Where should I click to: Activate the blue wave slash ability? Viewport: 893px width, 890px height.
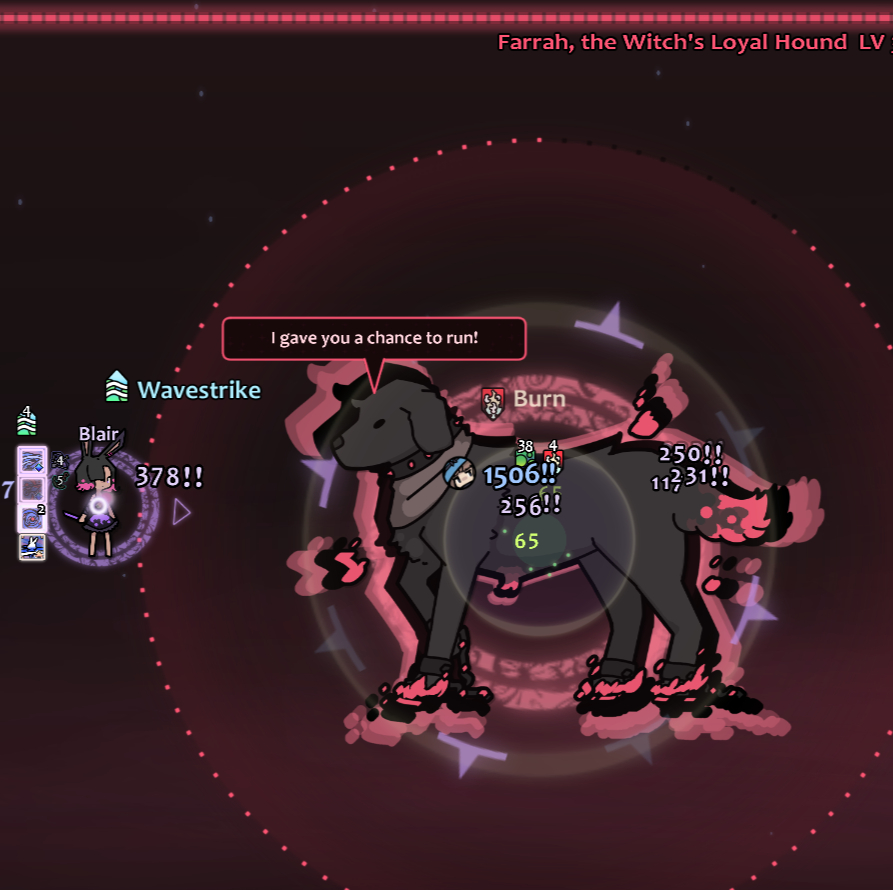click(32, 460)
